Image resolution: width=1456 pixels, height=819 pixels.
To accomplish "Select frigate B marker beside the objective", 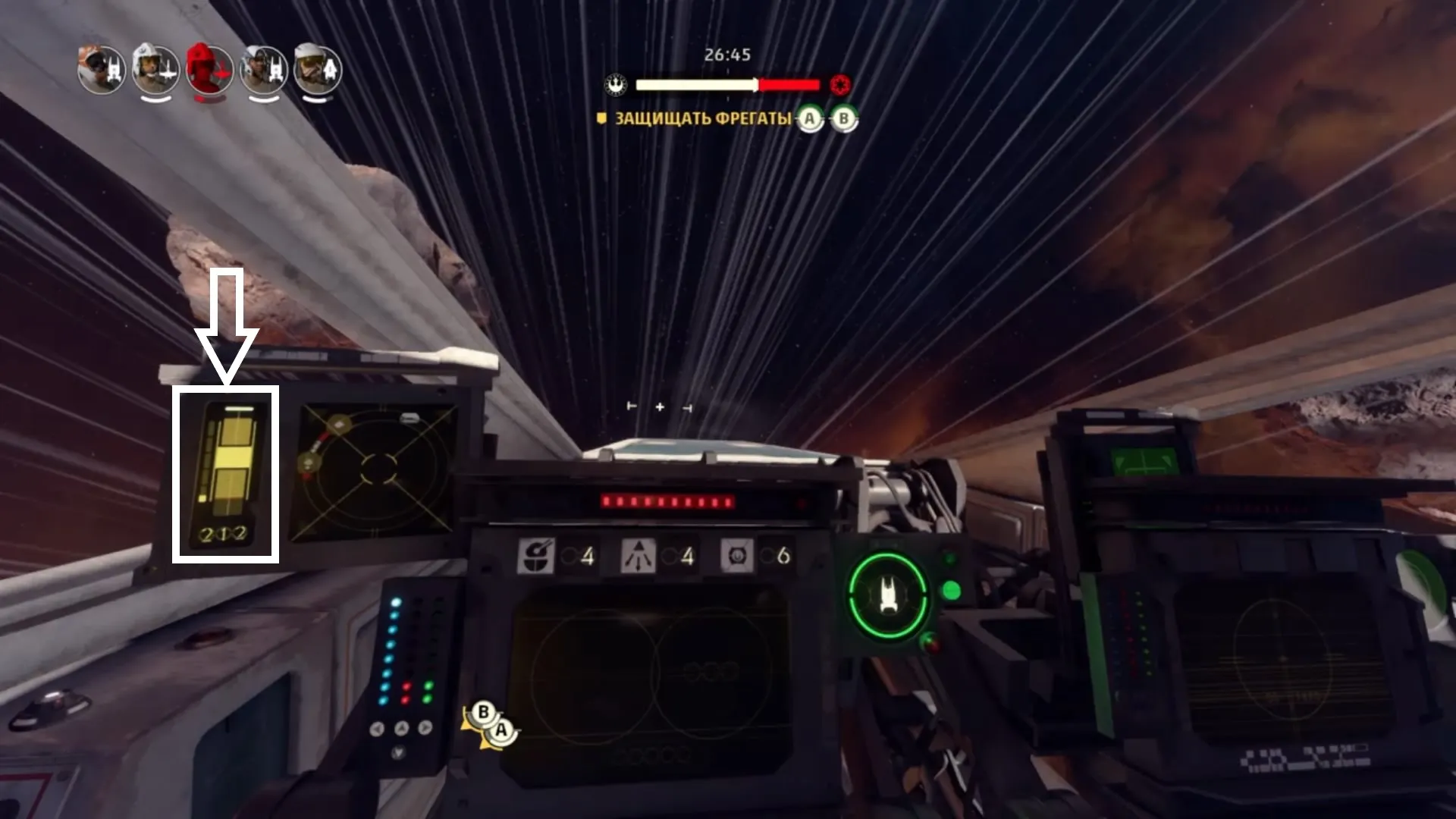I will (x=843, y=119).
